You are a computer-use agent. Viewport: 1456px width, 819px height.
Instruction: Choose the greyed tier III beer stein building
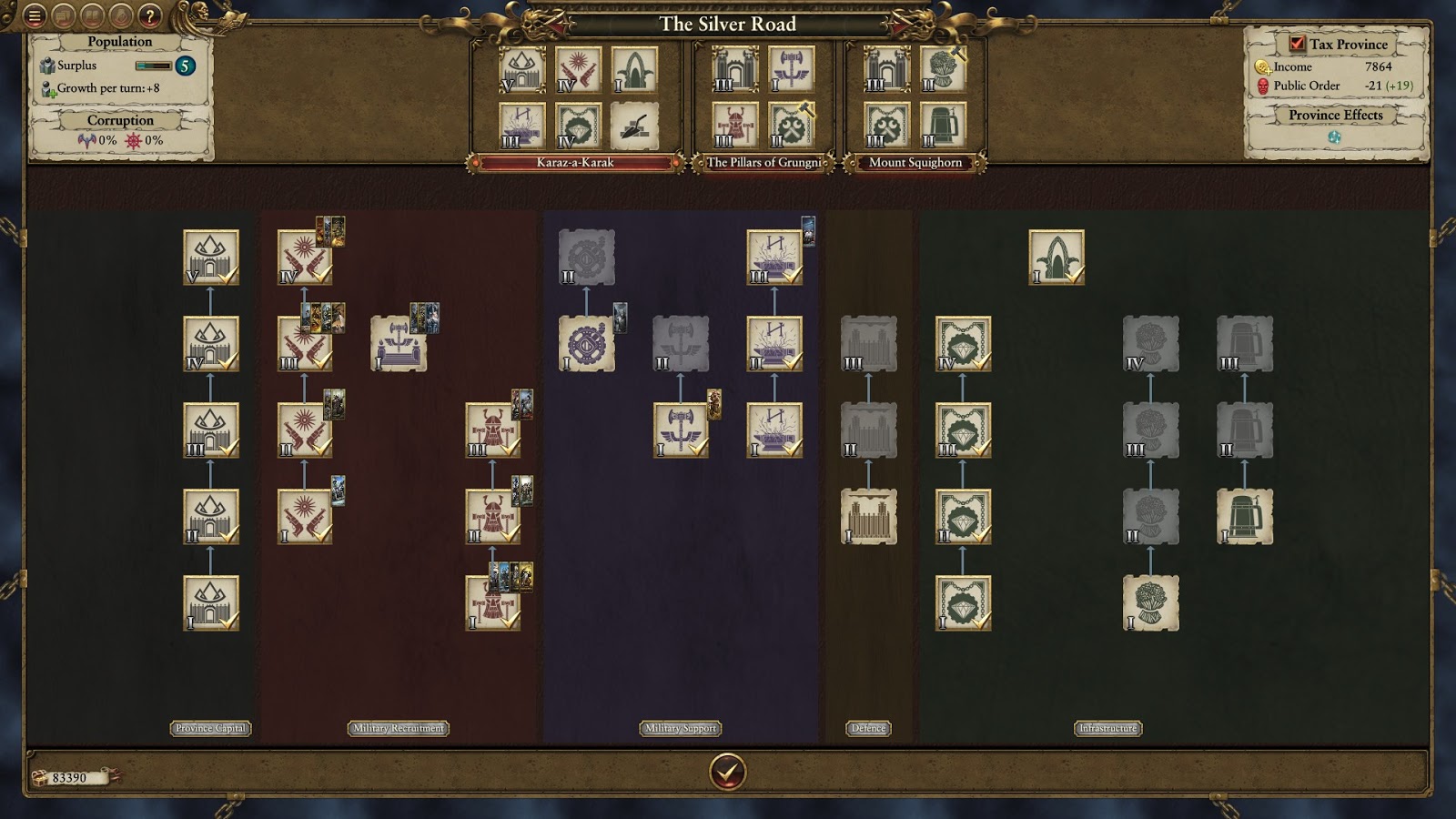point(1244,344)
